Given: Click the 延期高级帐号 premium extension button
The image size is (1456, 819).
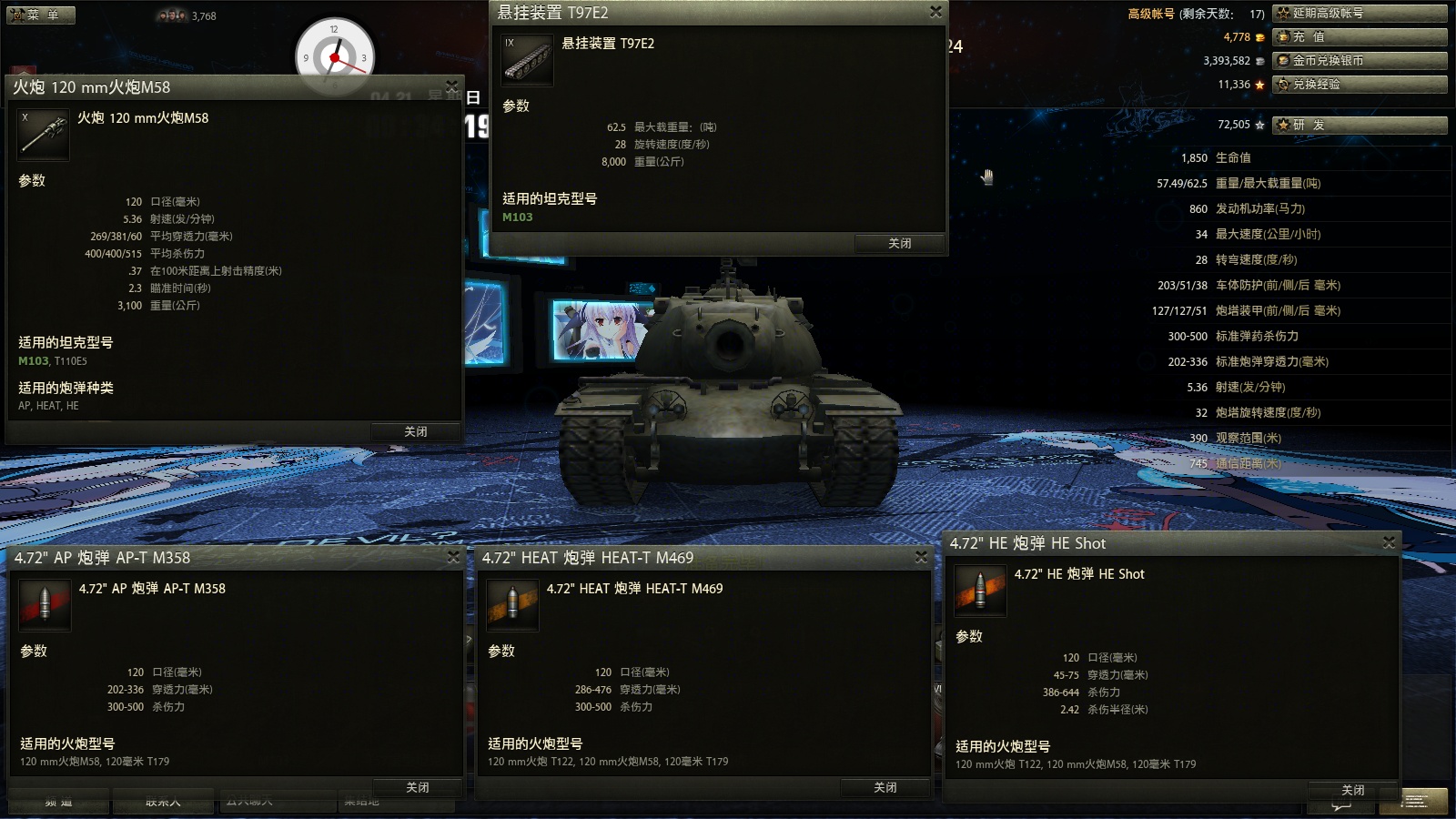Looking at the screenshot, I should [x=1360, y=13].
